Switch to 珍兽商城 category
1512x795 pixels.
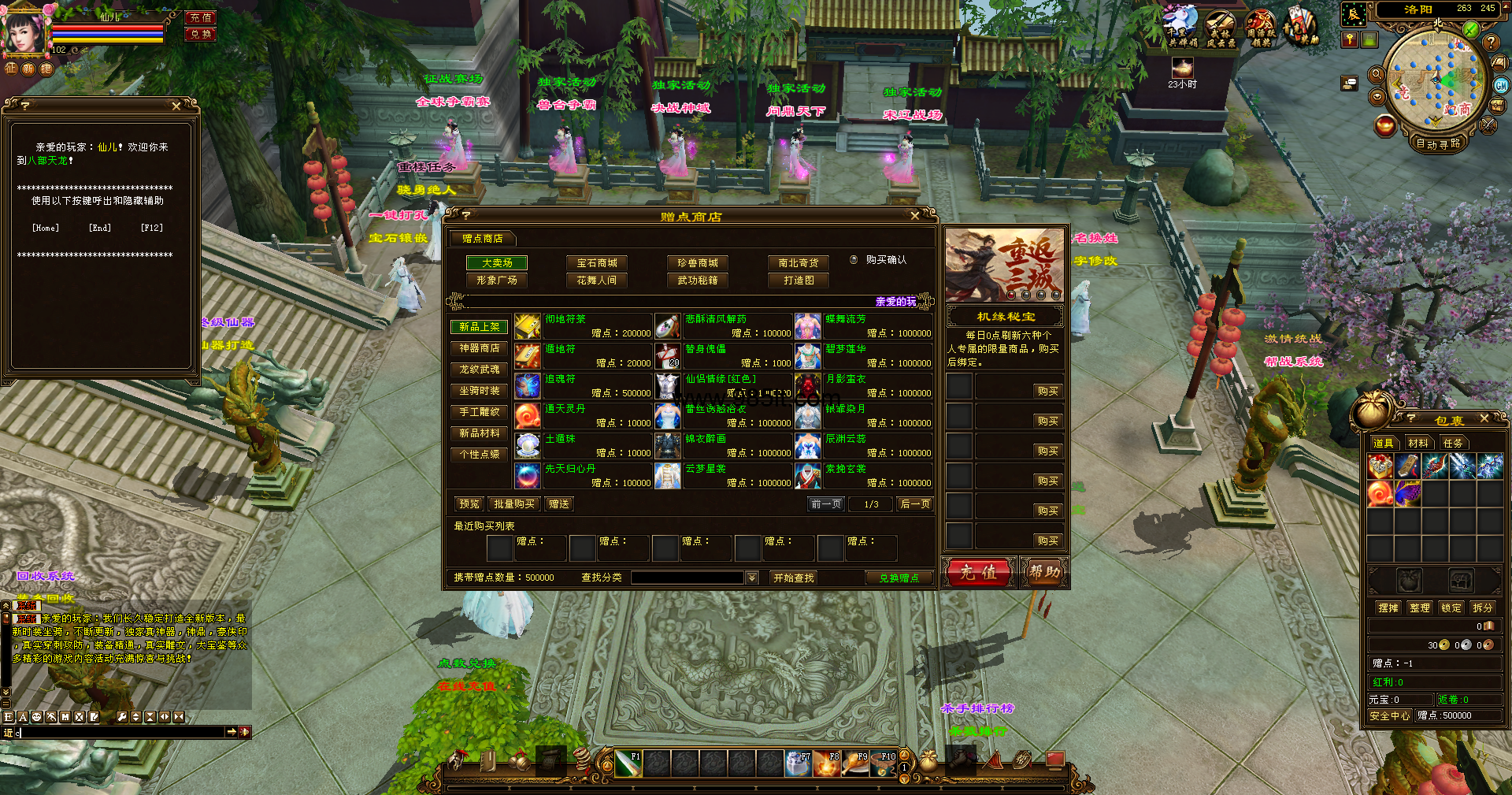(x=697, y=263)
